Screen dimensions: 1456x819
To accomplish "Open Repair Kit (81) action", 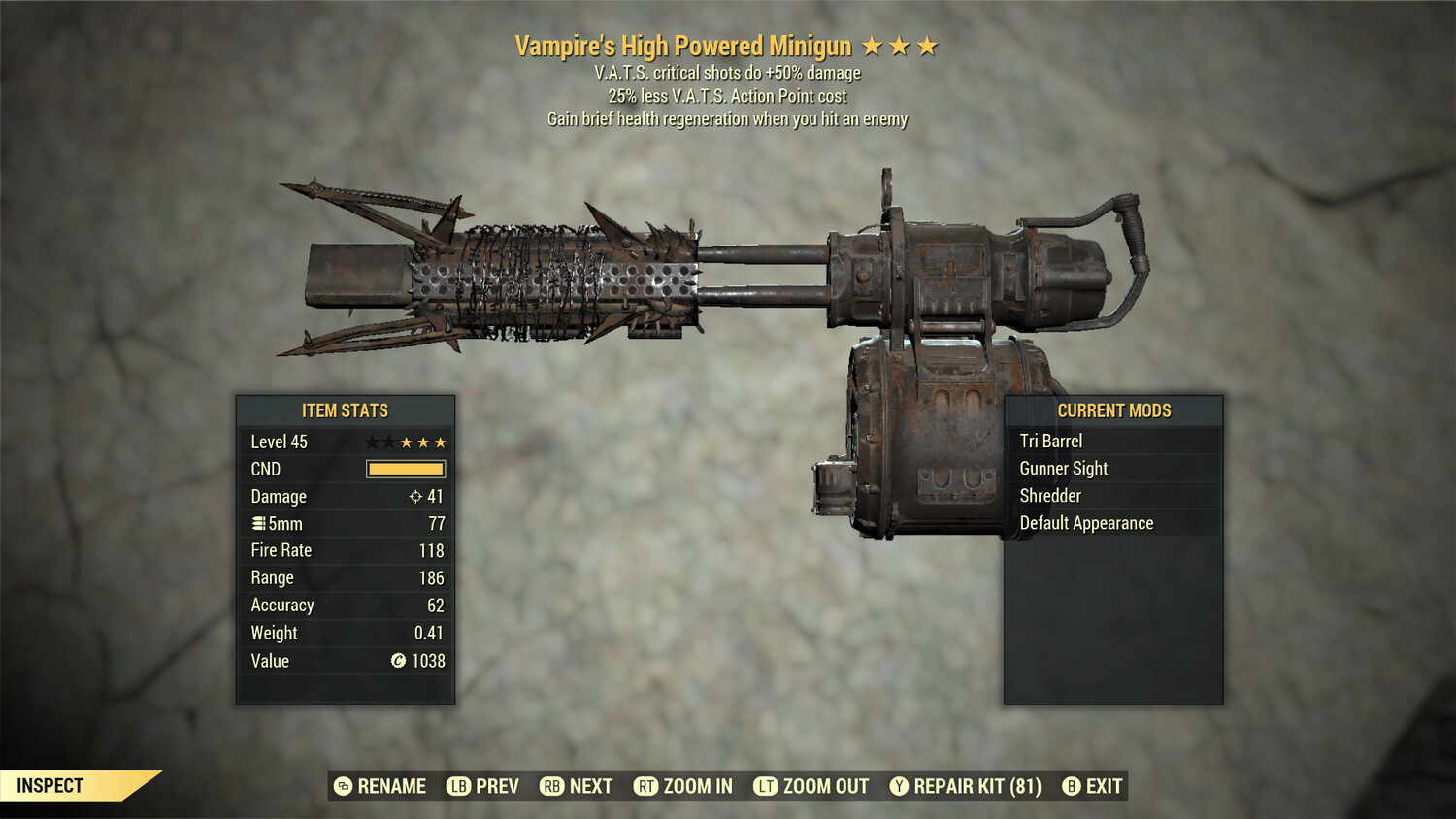I will pos(974,786).
